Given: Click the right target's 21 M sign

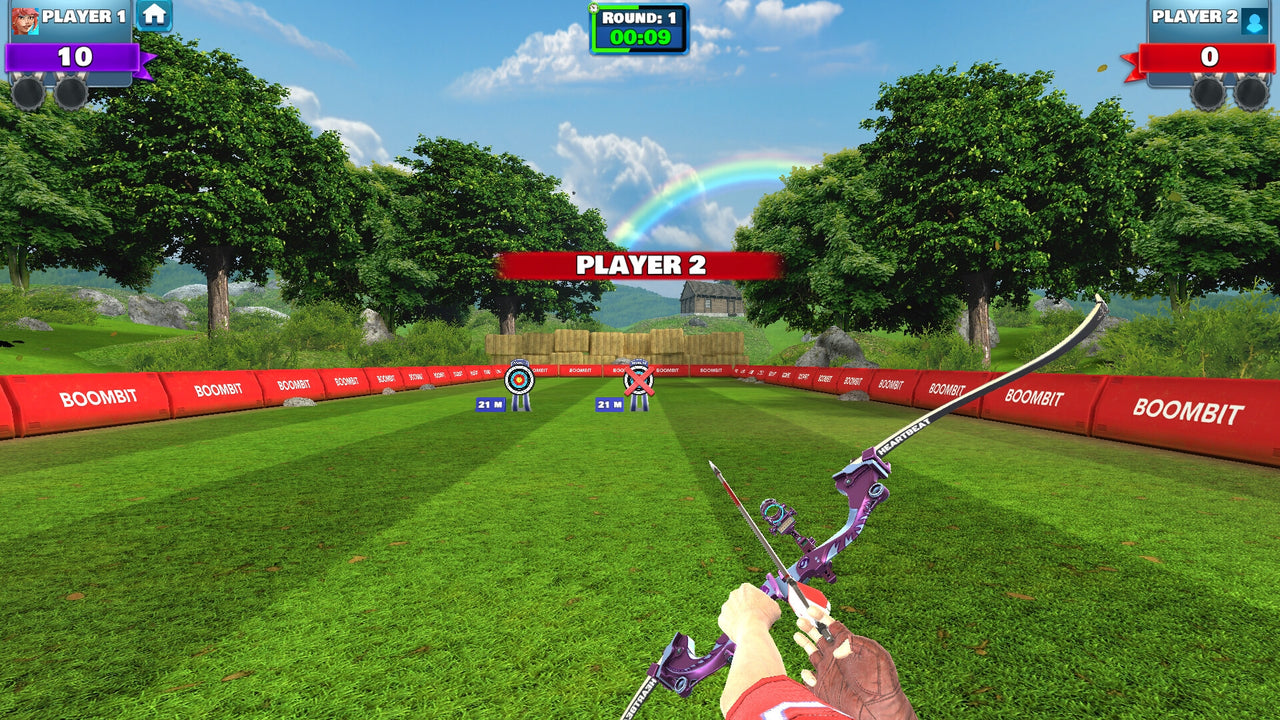Looking at the screenshot, I should tap(609, 403).
